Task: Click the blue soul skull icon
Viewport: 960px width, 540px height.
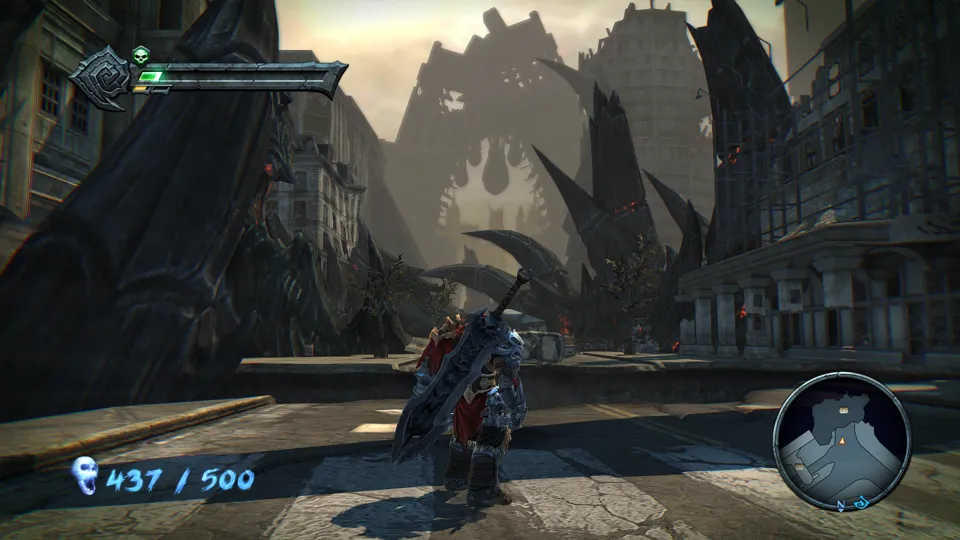Action: [x=85, y=477]
